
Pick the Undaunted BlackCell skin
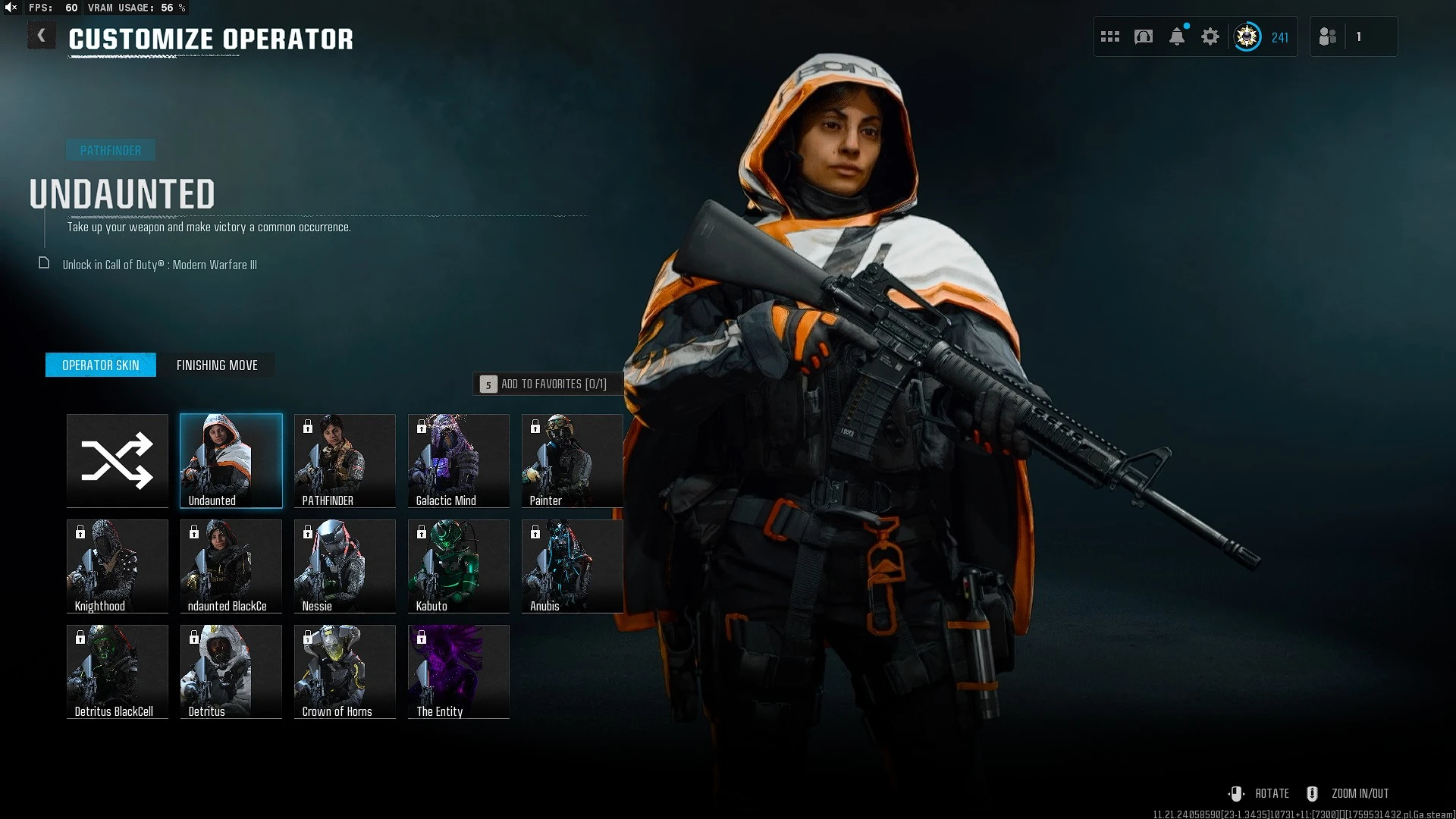pyautogui.click(x=231, y=566)
